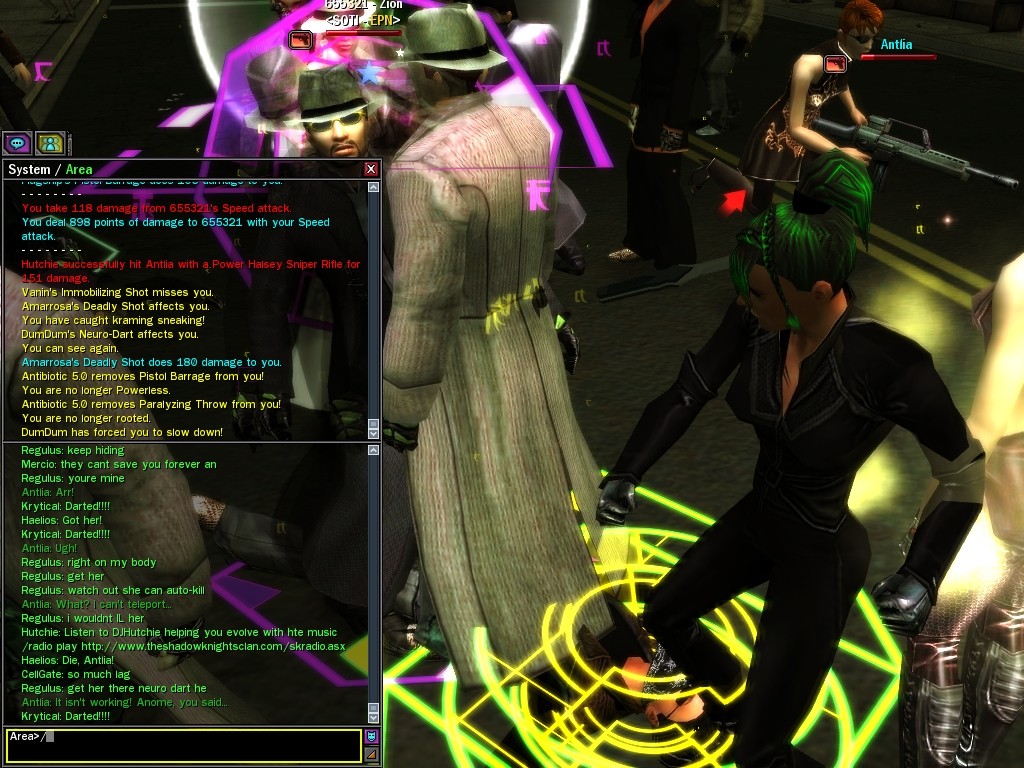The image size is (1024, 768).
Task: Close the System / Area chat window
Action: pos(371,169)
